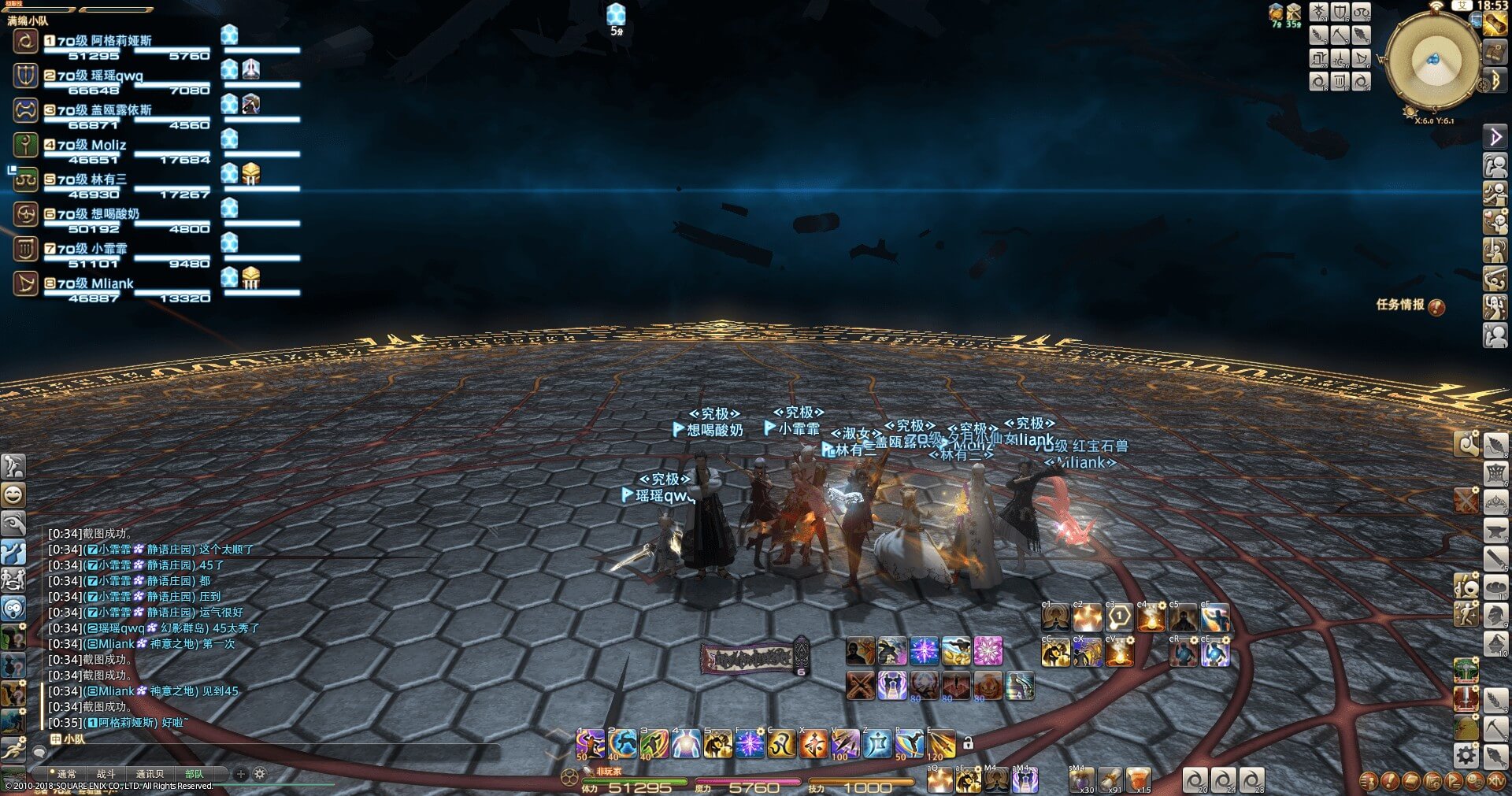1512x796 pixels.
Task: Trigger the red kanji ability on key X
Action: point(813,744)
